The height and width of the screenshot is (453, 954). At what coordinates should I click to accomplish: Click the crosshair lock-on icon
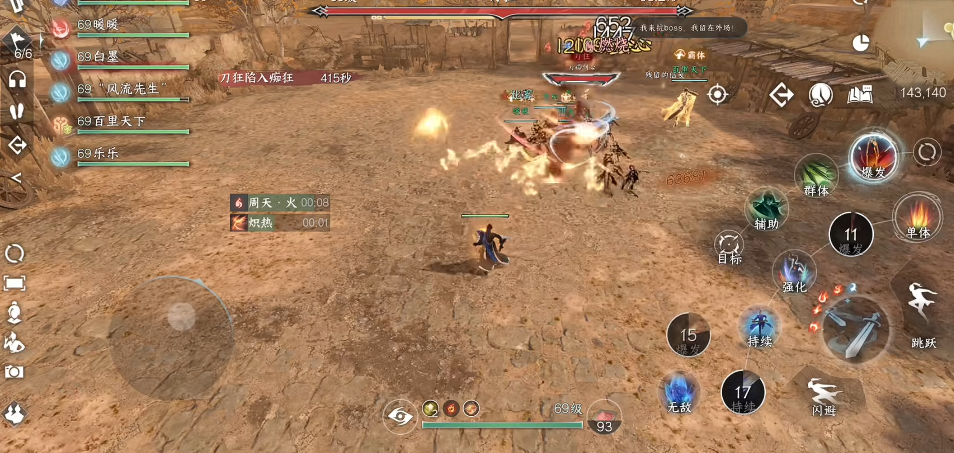tap(717, 95)
